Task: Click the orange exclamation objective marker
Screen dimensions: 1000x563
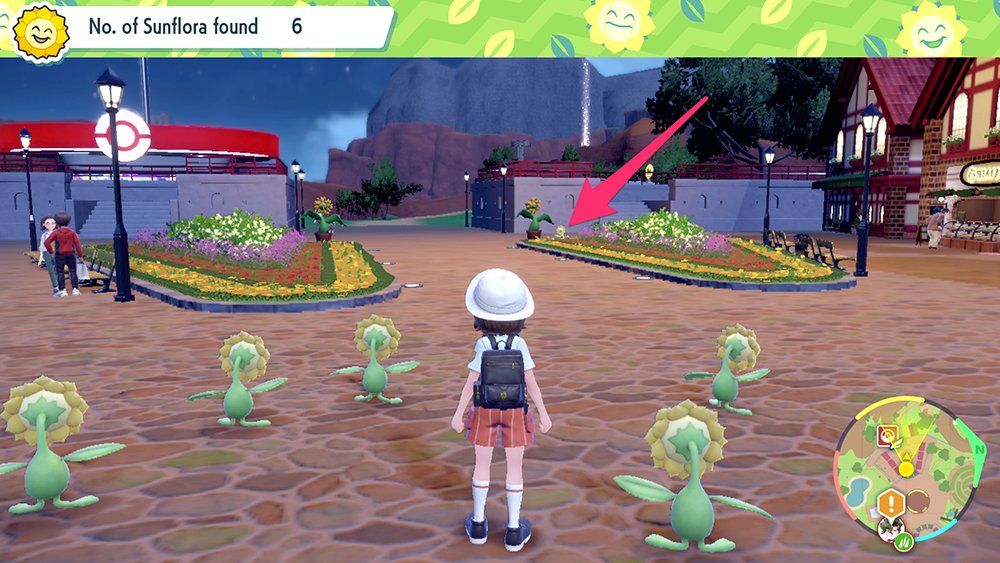Action: 890,503
